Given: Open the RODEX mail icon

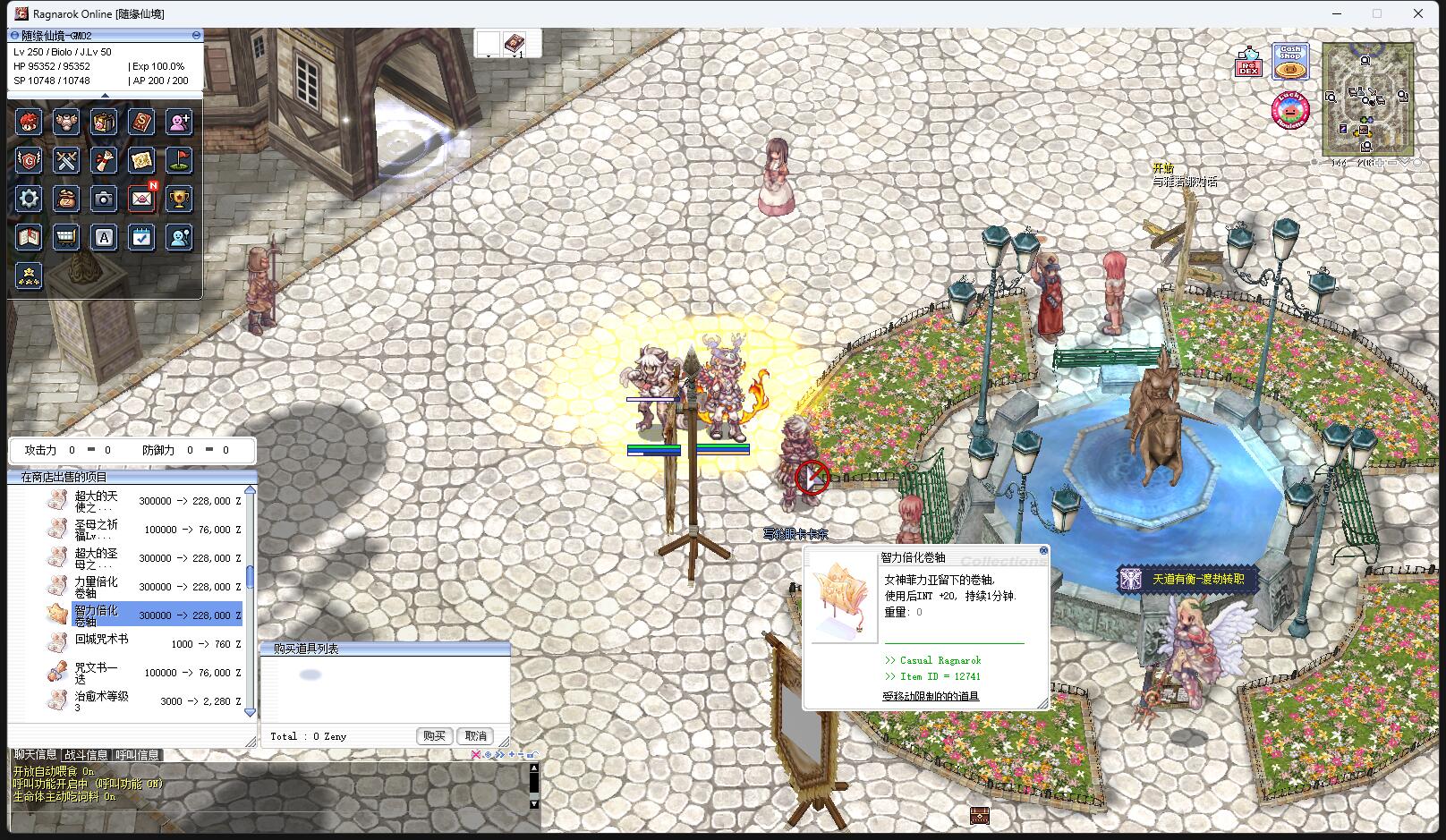Looking at the screenshot, I should tap(1249, 63).
